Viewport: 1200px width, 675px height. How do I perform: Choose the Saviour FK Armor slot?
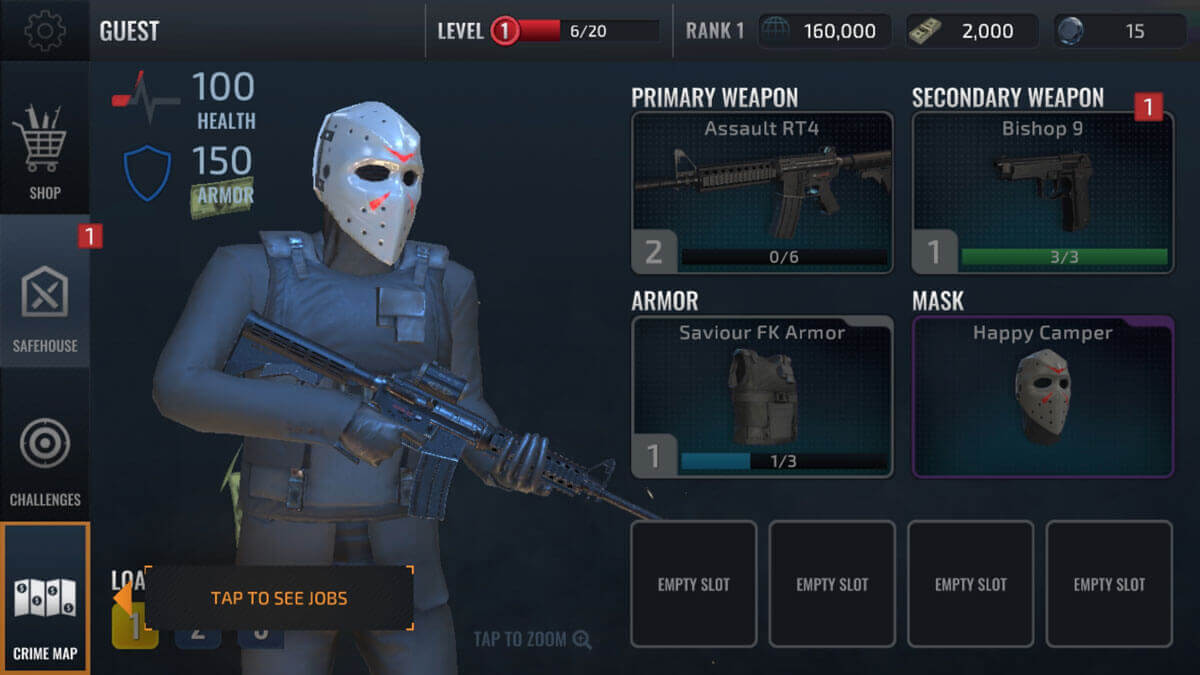pyautogui.click(x=763, y=397)
